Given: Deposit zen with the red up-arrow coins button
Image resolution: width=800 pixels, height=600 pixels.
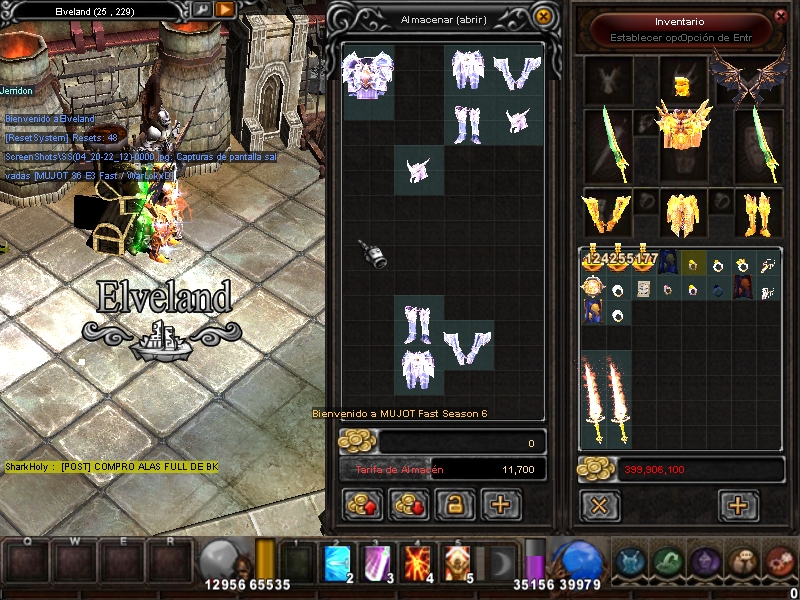Looking at the screenshot, I should (x=361, y=505).
